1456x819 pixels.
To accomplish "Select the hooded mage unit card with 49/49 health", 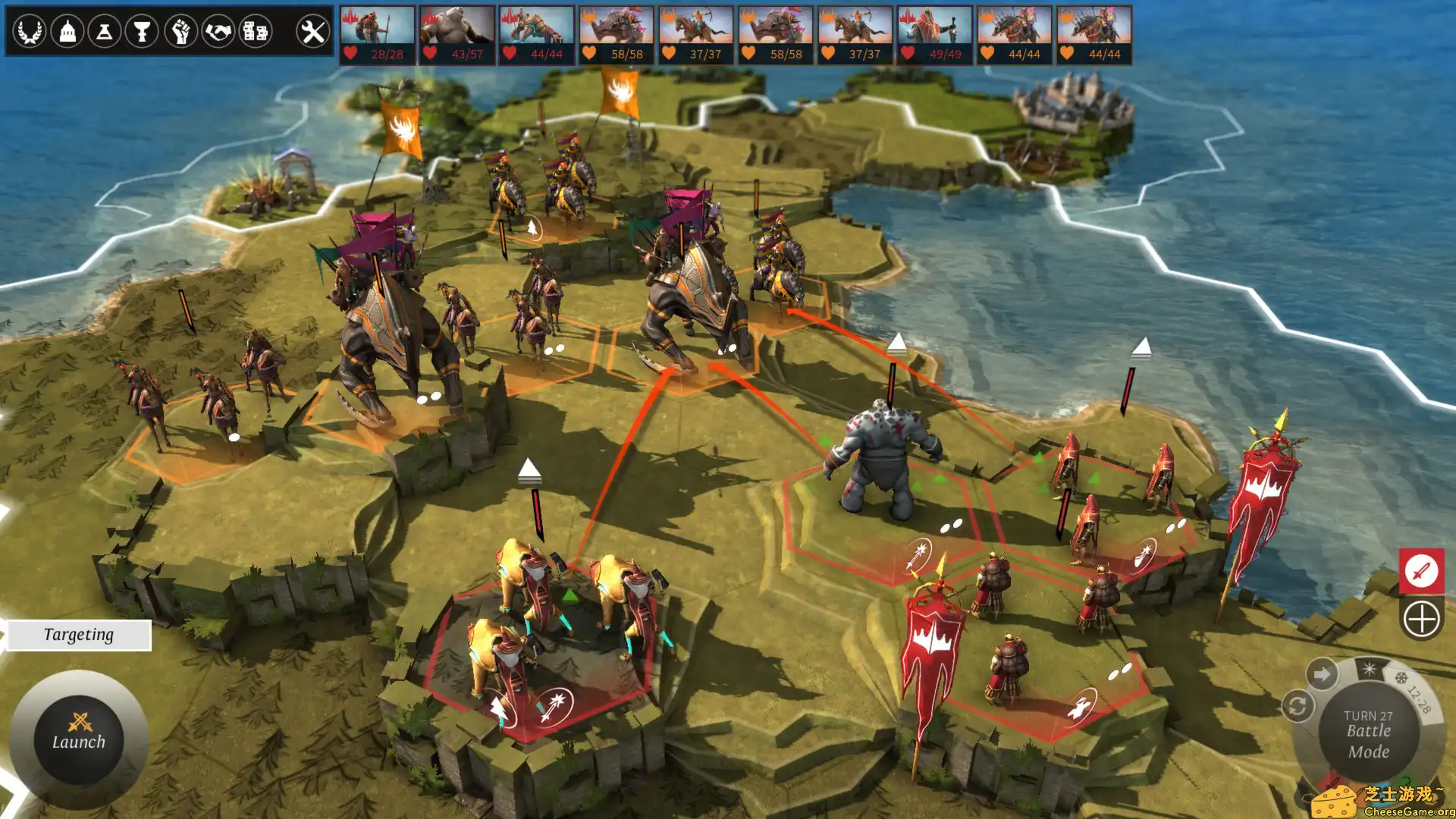I will [x=934, y=35].
